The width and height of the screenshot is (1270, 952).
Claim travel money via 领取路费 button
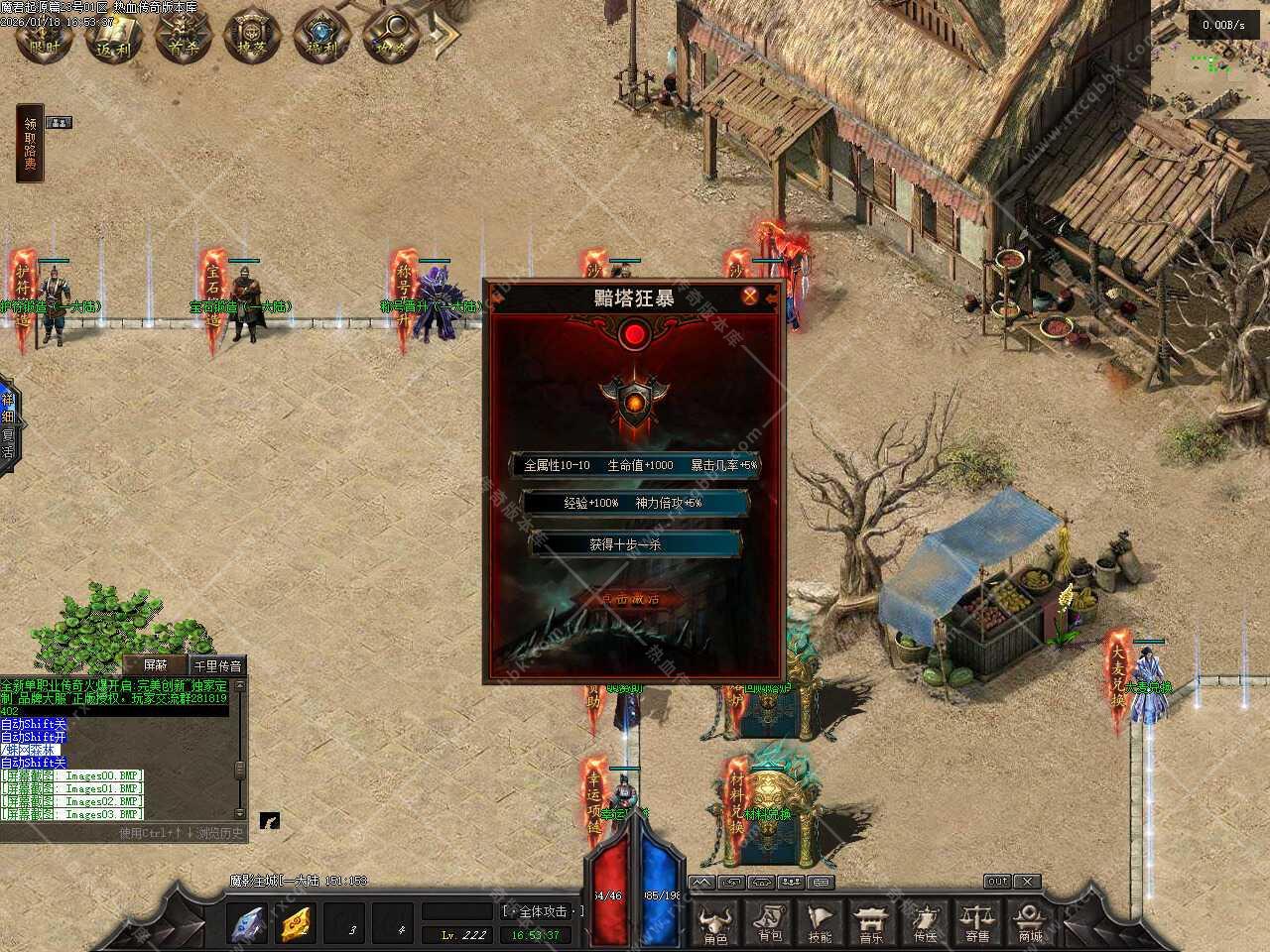(31, 145)
